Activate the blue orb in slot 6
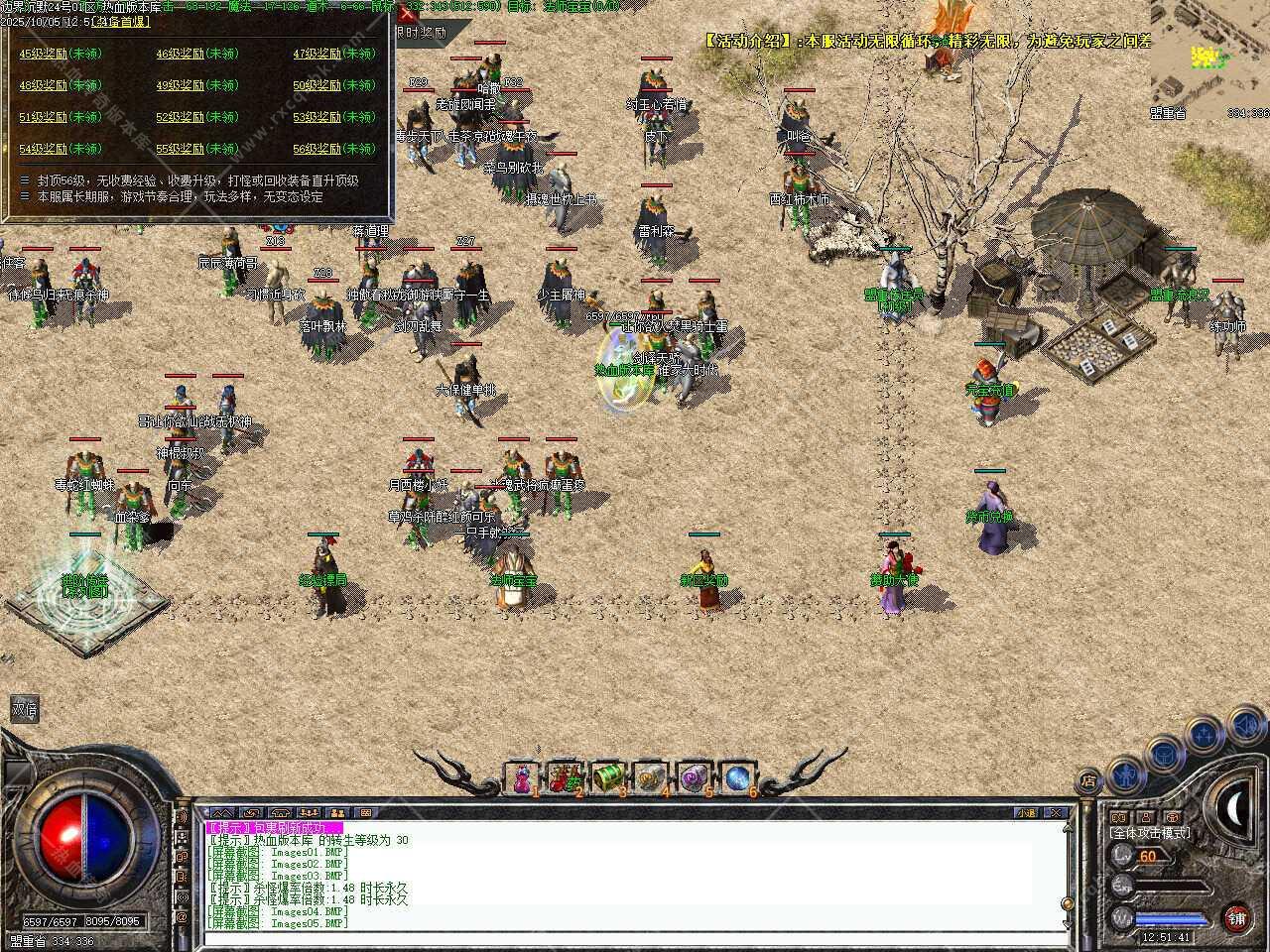This screenshot has width=1270, height=952. click(736, 778)
